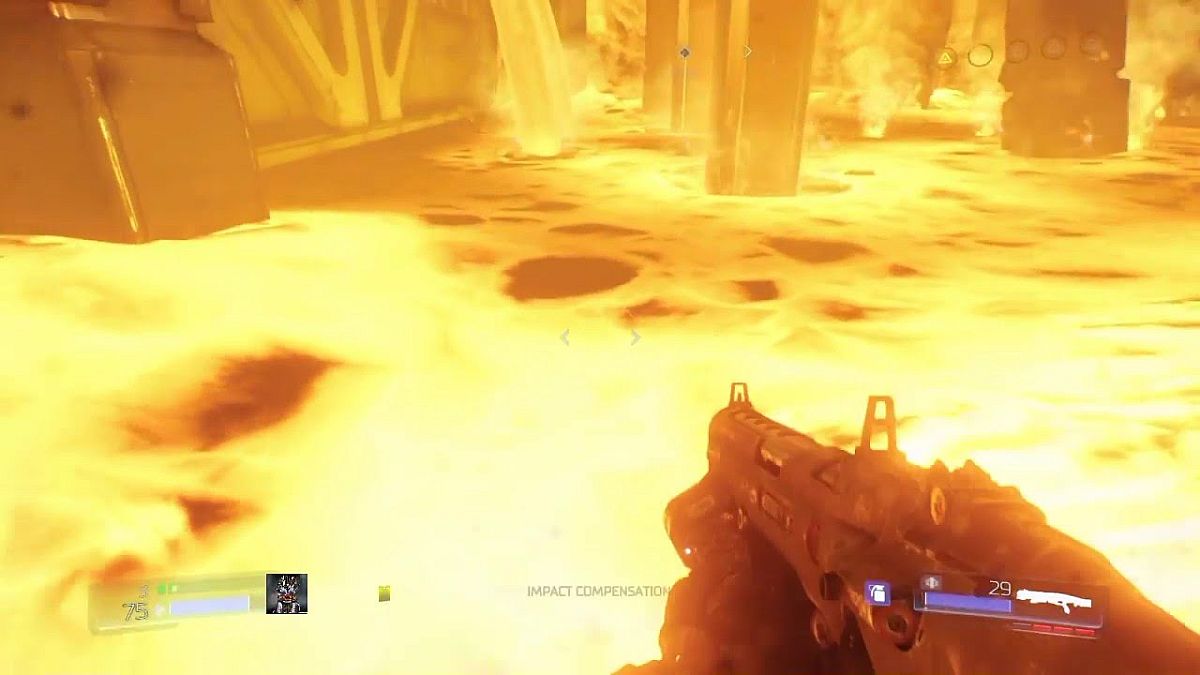Click the diamond objective marker on compass
This screenshot has height=675, width=1200.
[684, 52]
